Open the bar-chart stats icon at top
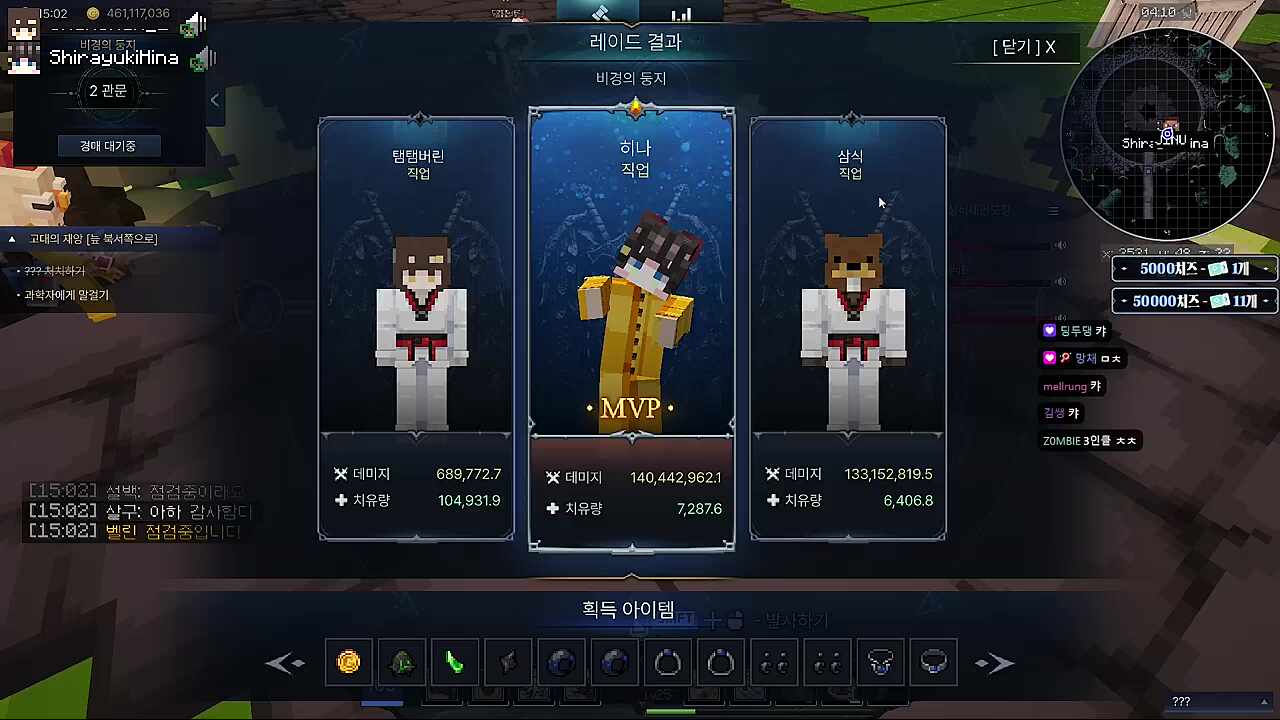Screen dimensions: 1280x720 pyautogui.click(x=681, y=16)
